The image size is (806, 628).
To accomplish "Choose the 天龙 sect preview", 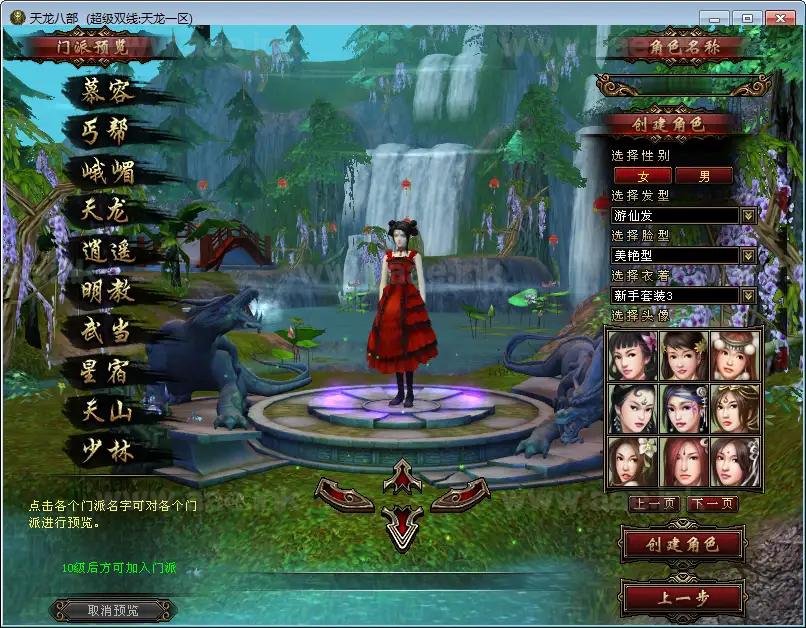I will coord(108,211).
